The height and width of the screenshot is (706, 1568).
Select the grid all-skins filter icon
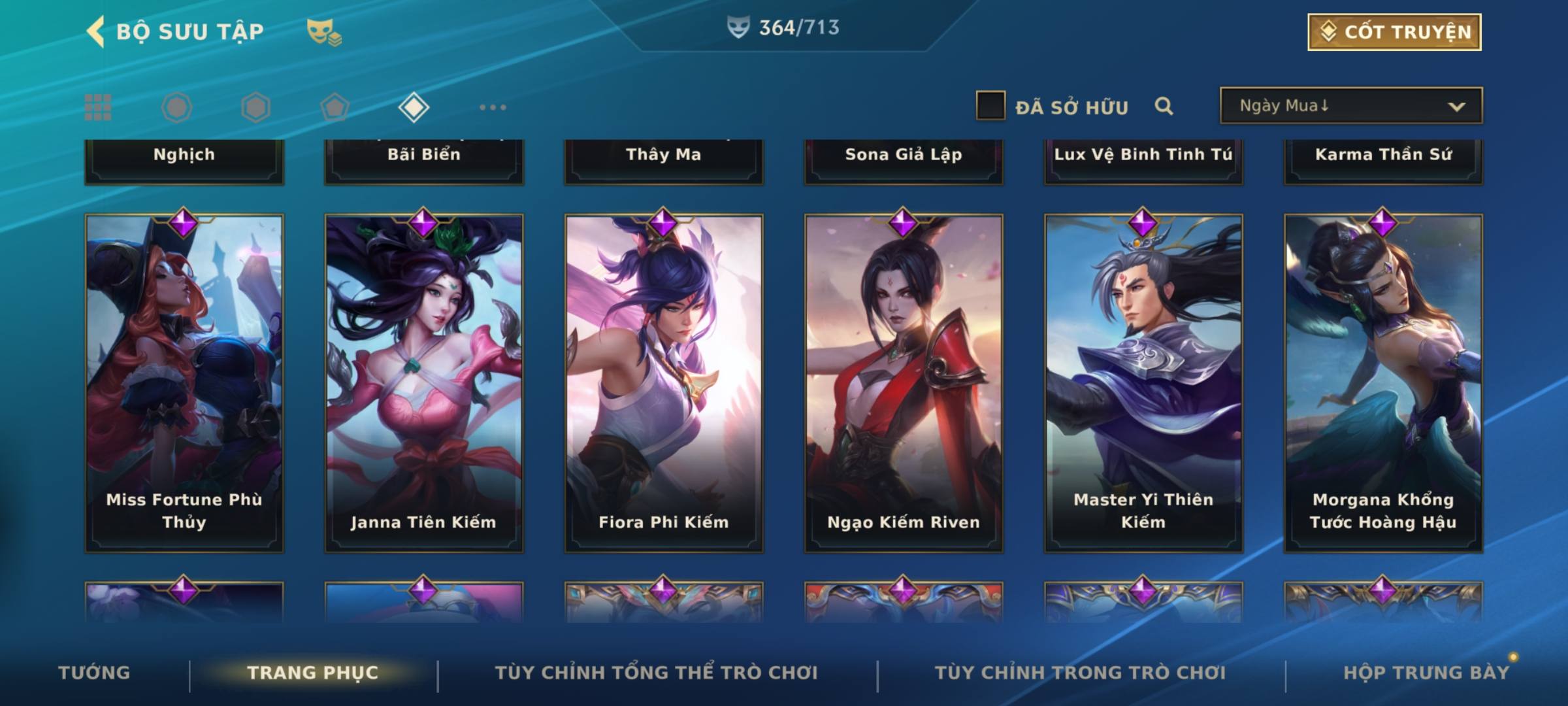click(98, 107)
